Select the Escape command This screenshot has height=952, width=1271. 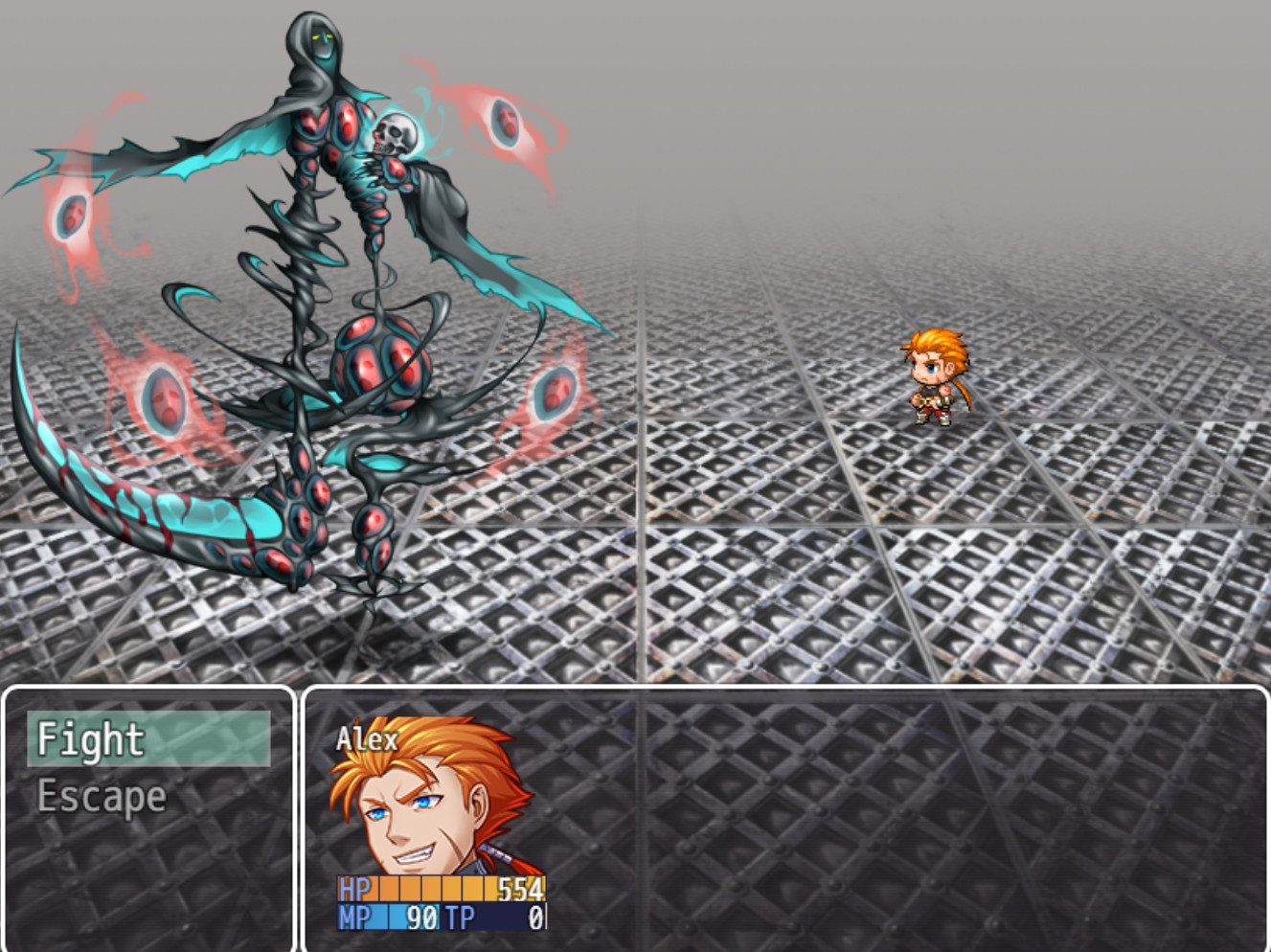[101, 794]
